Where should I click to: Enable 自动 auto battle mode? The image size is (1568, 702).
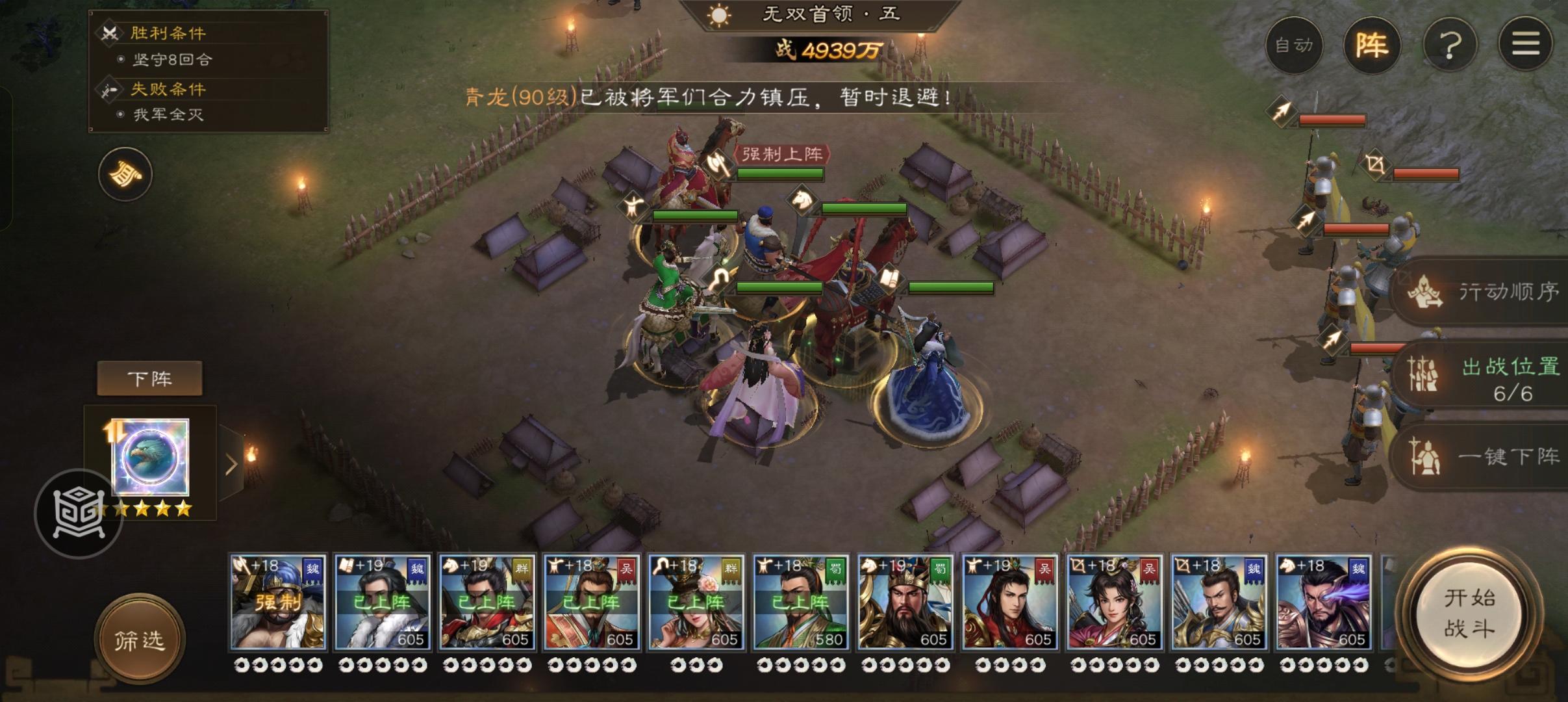click(x=1295, y=44)
